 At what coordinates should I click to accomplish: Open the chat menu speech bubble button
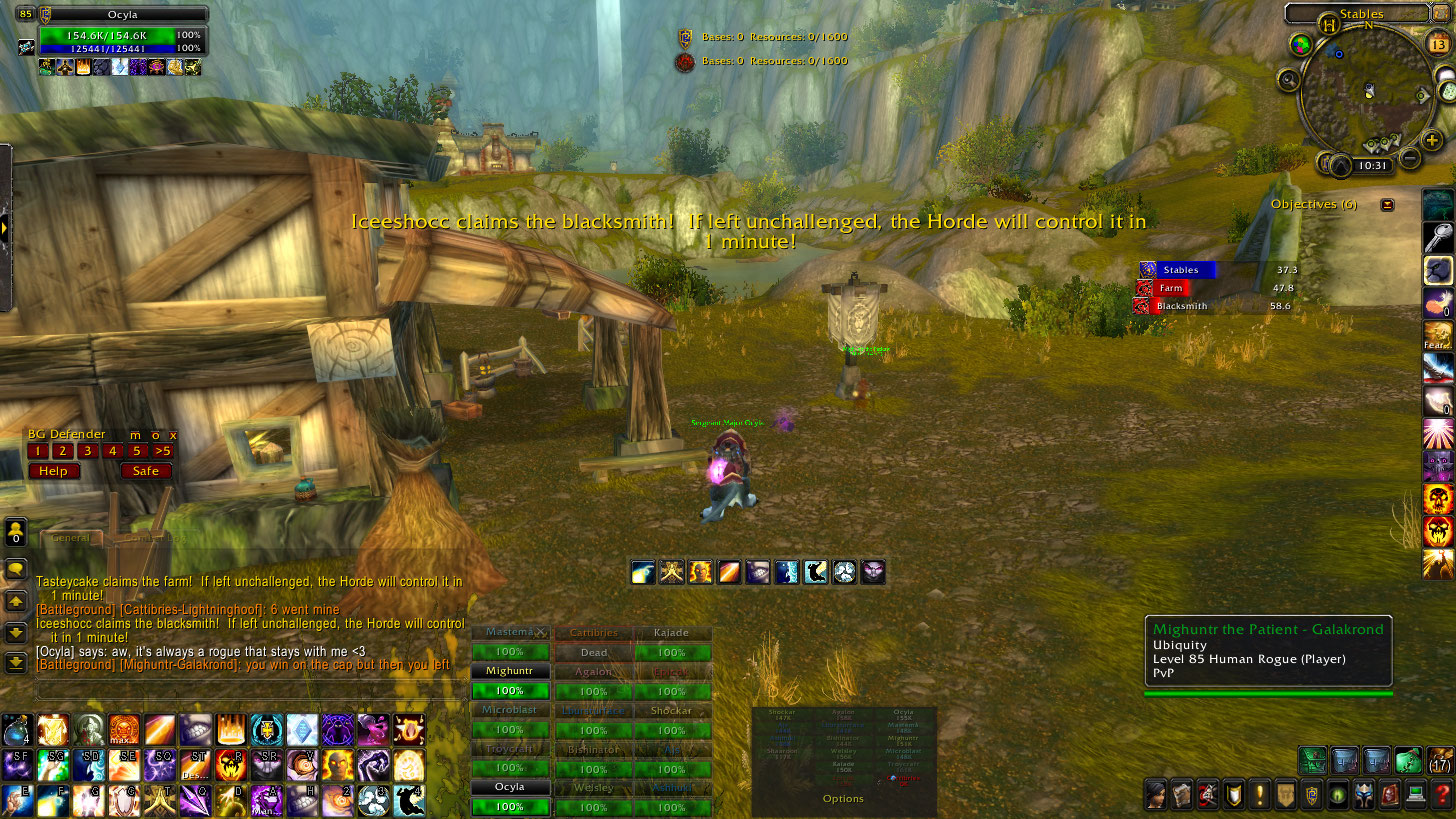[16, 569]
